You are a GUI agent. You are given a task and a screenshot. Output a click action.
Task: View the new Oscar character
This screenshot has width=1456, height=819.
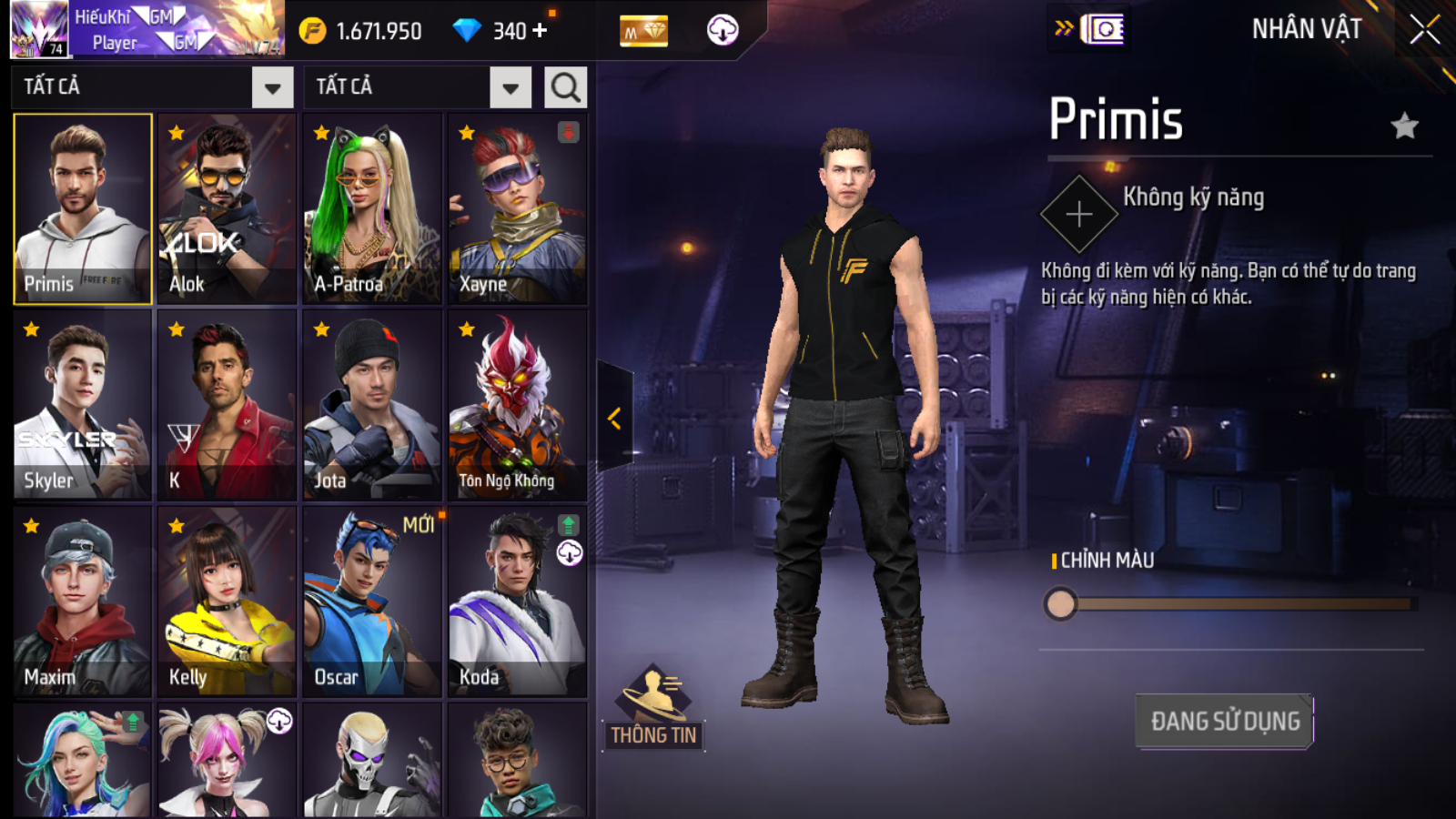[x=372, y=602]
